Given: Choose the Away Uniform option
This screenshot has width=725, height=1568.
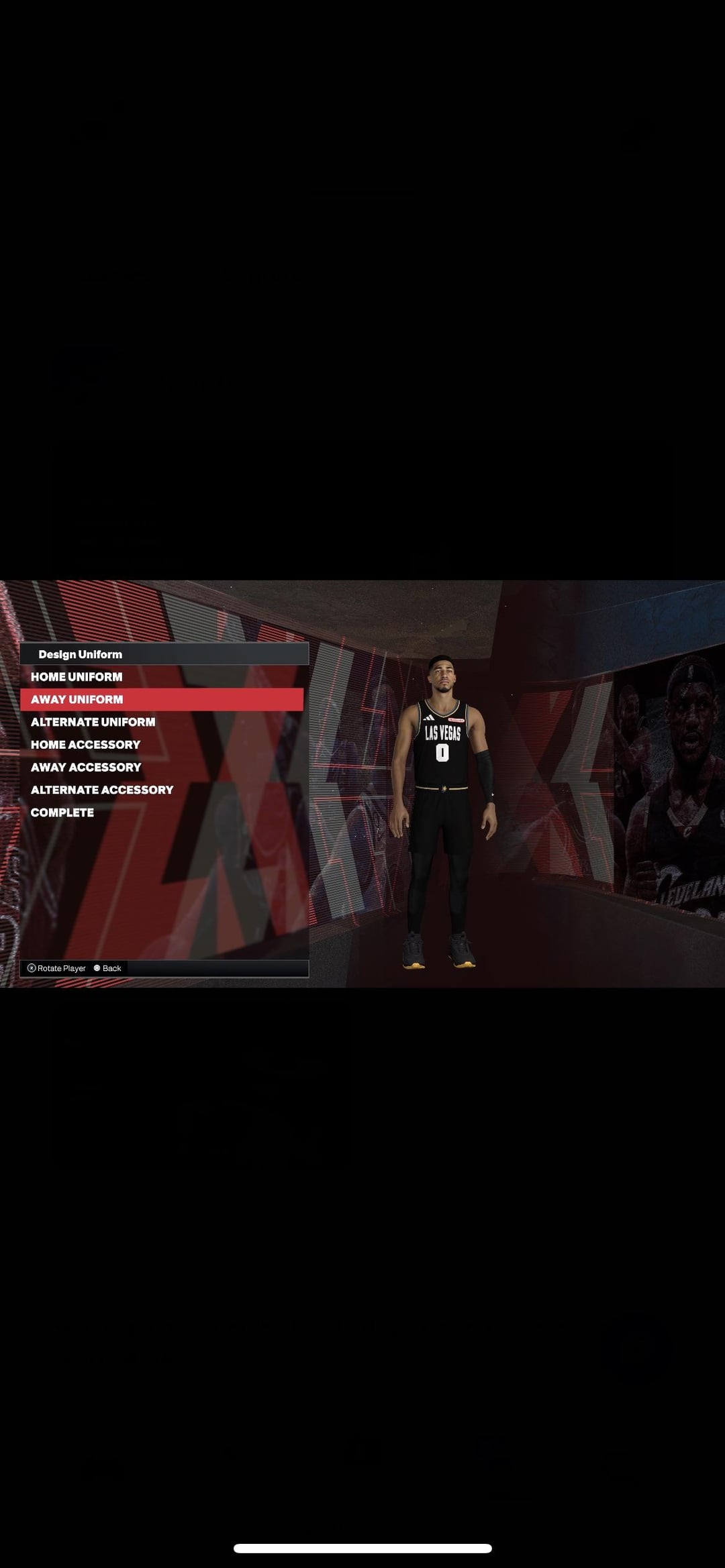Looking at the screenshot, I should tap(77, 699).
